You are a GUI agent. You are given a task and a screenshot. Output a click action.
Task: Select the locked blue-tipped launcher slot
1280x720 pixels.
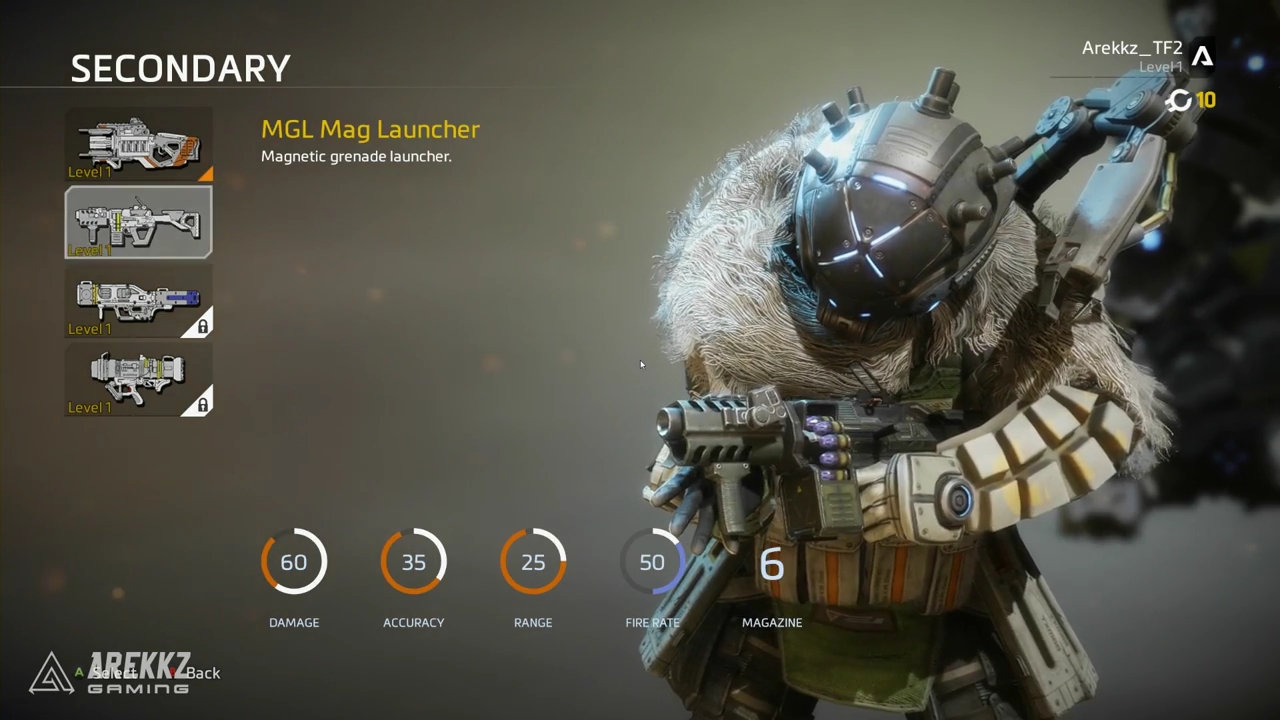coord(139,300)
